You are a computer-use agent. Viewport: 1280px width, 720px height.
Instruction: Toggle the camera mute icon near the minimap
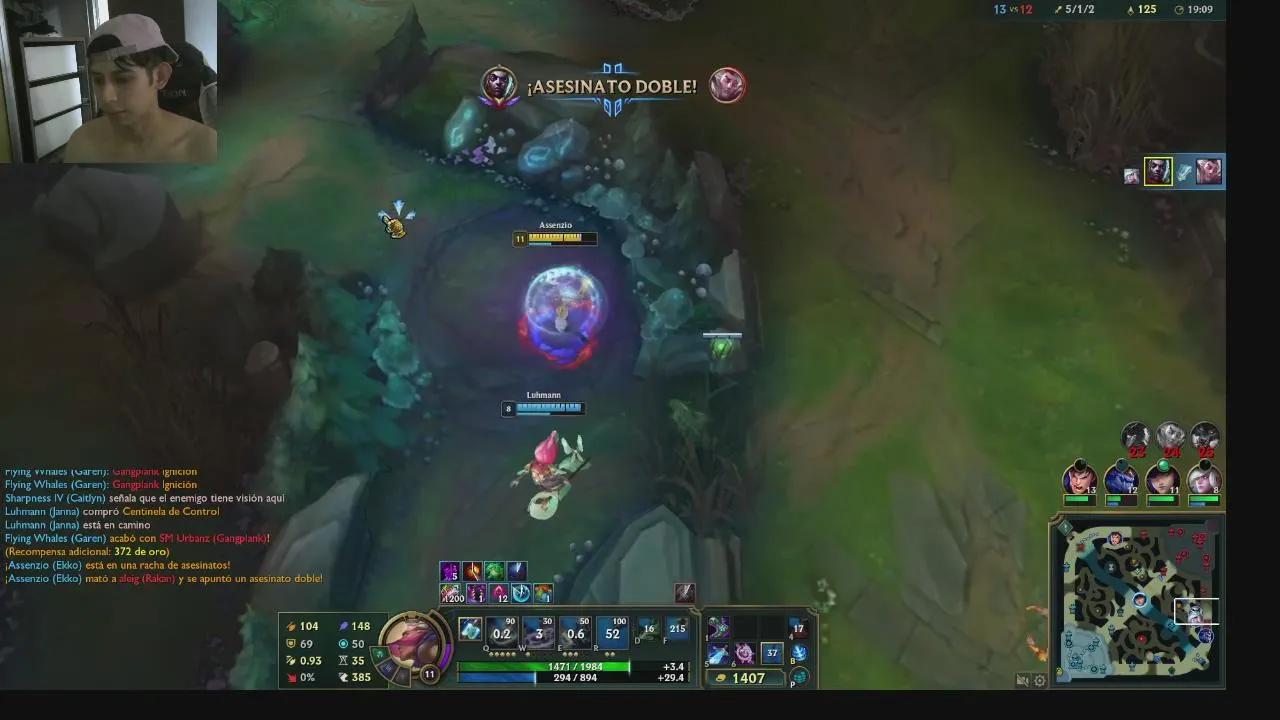tap(1022, 679)
